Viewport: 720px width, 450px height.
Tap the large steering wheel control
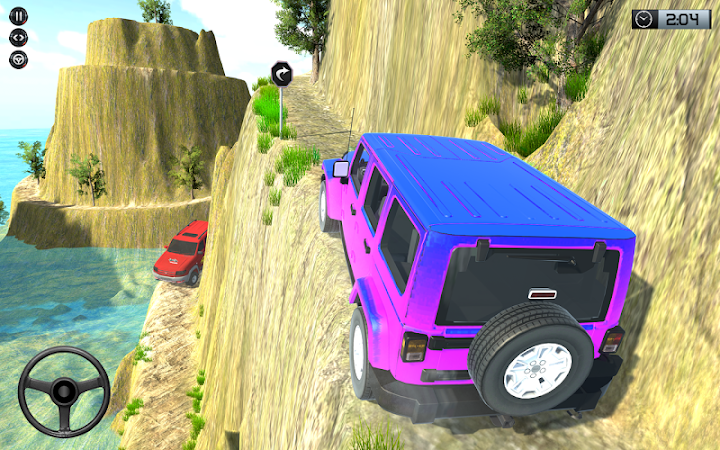tap(64, 393)
